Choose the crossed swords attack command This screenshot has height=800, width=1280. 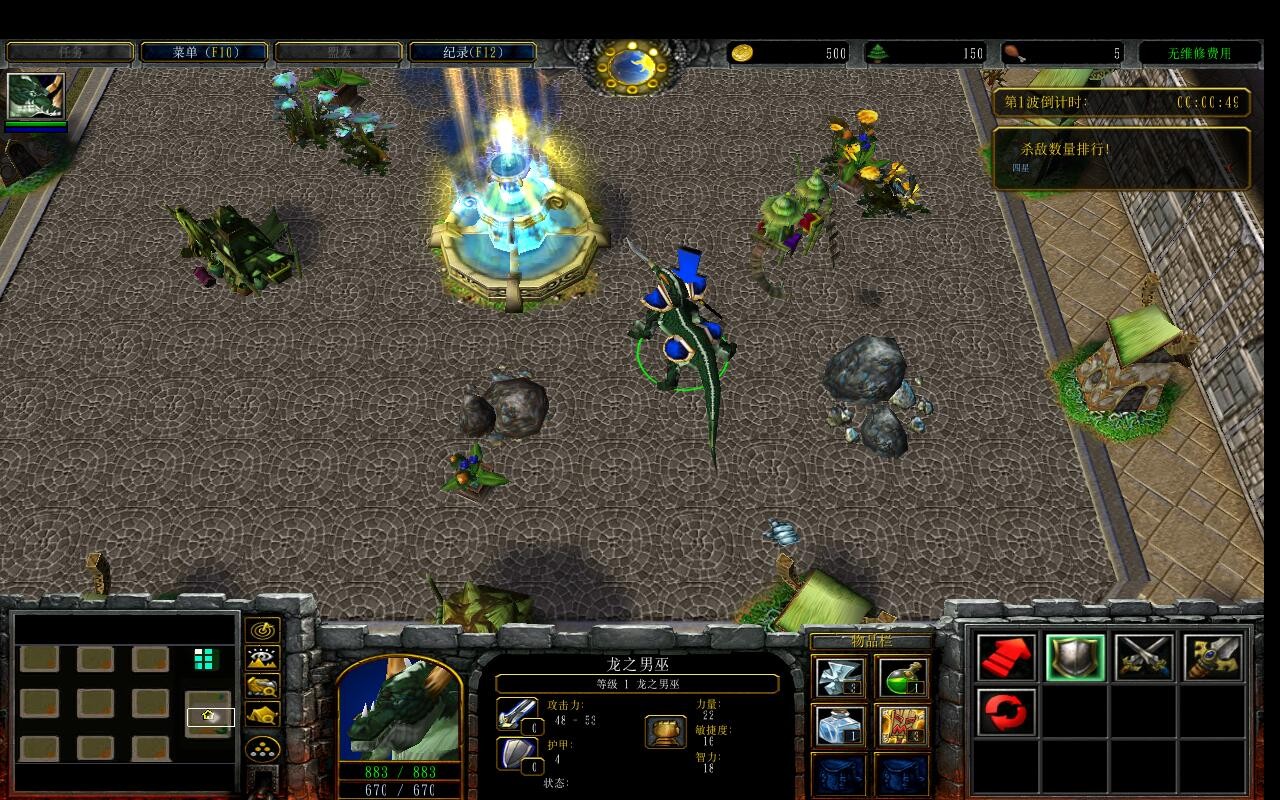pyautogui.click(x=1144, y=658)
